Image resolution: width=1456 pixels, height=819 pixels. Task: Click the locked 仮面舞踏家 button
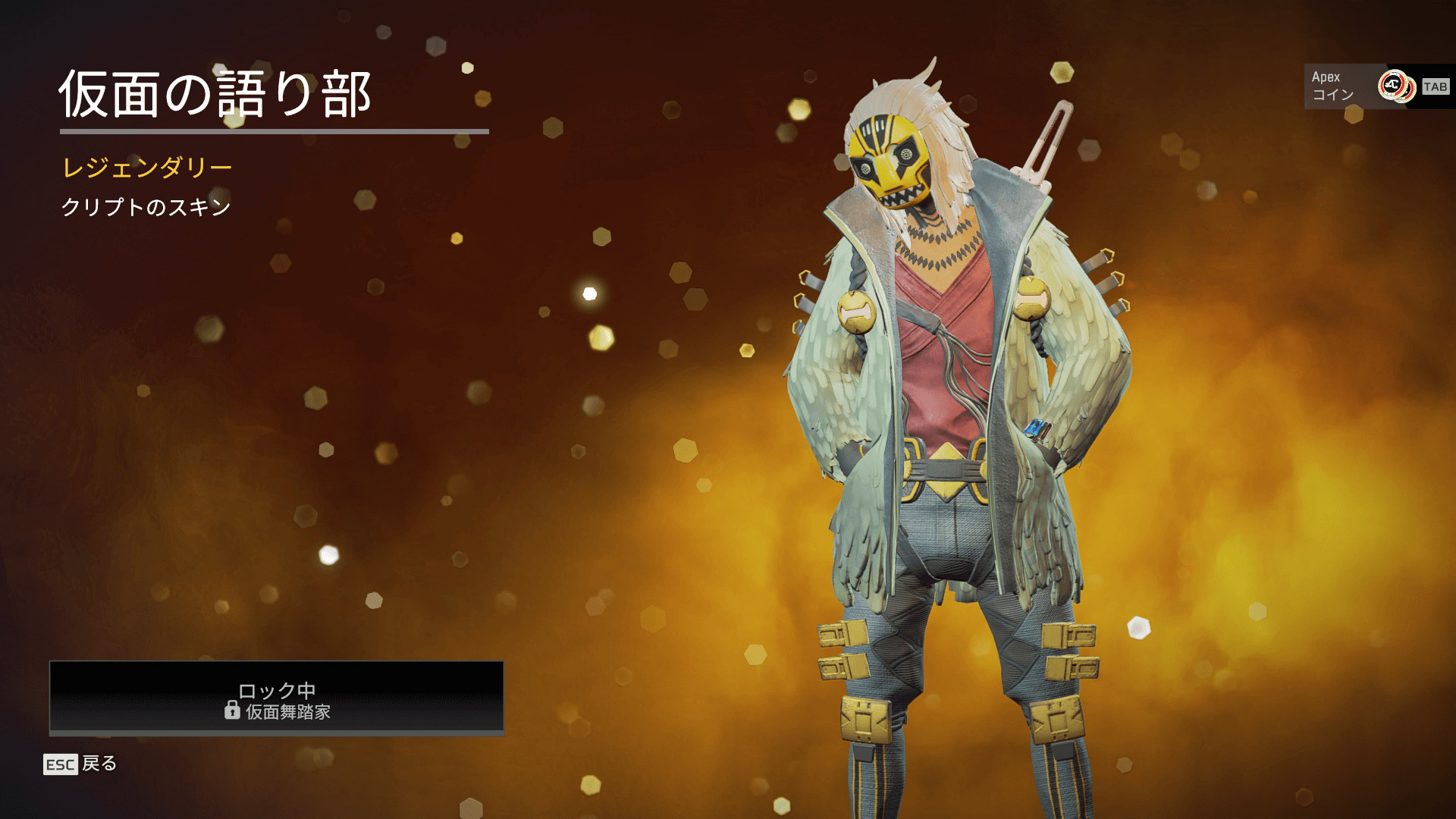pos(277,698)
